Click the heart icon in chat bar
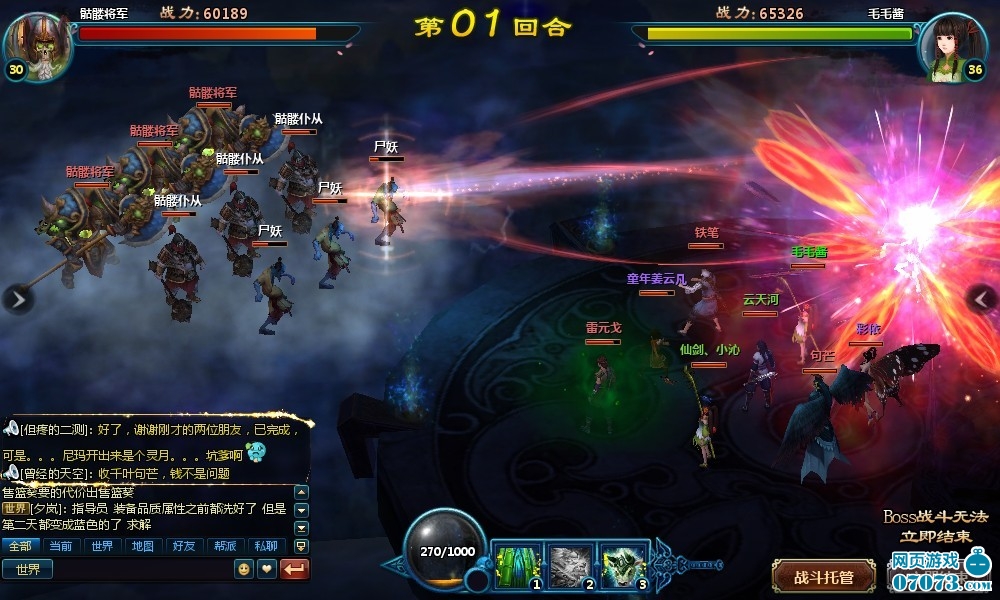This screenshot has height=600, width=1000. 266,569
